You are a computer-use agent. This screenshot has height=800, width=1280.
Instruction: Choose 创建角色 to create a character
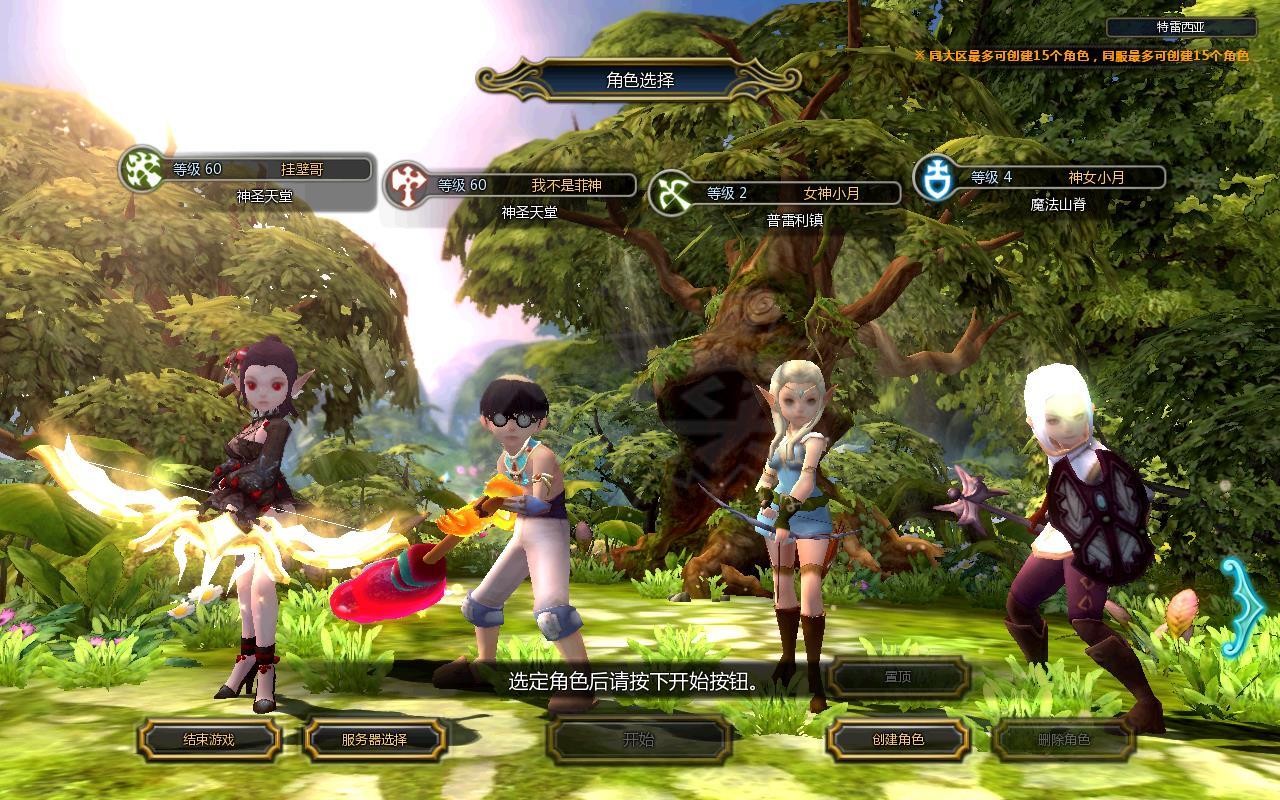[x=897, y=740]
